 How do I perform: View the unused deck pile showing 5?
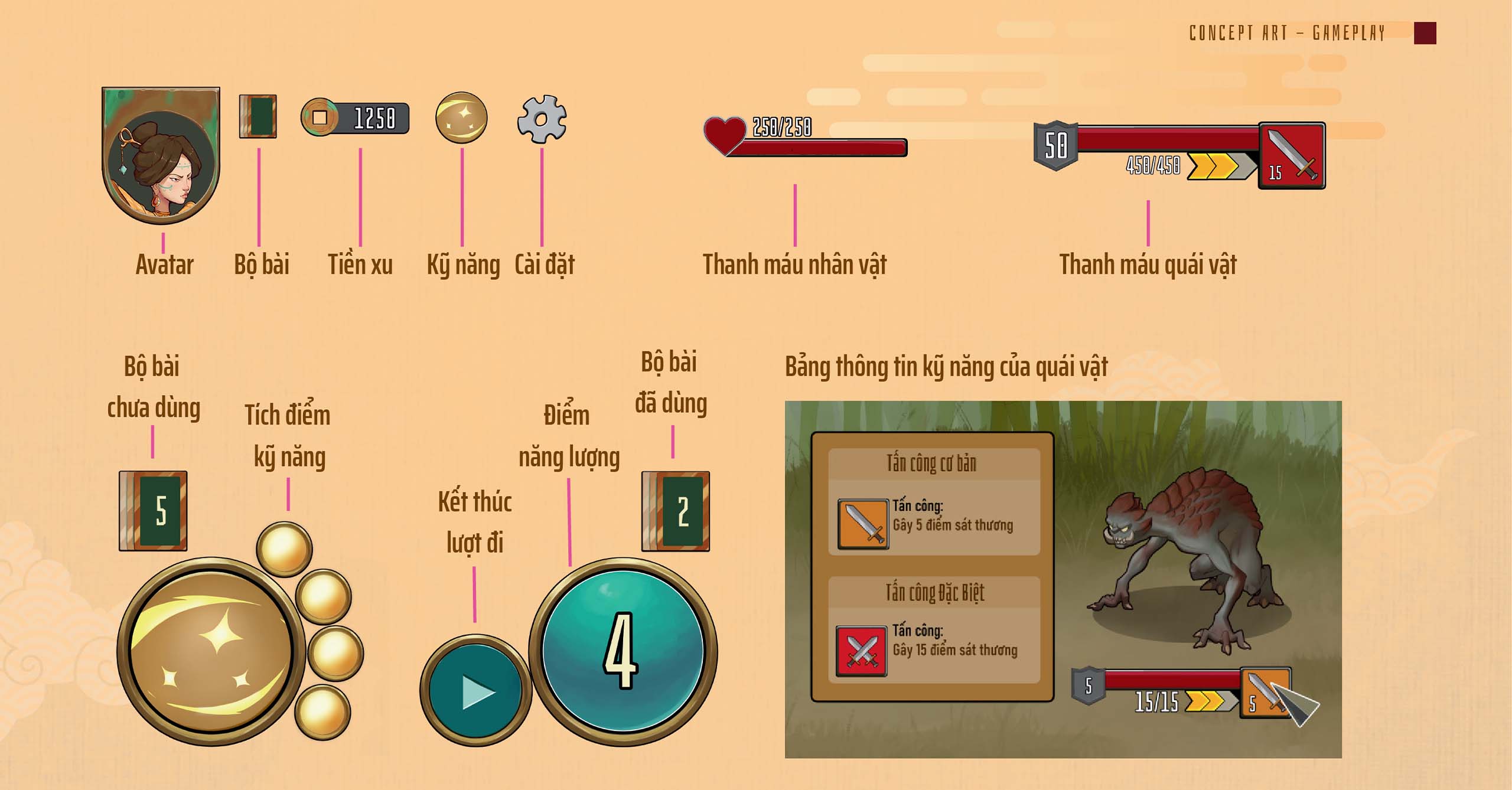point(154,511)
